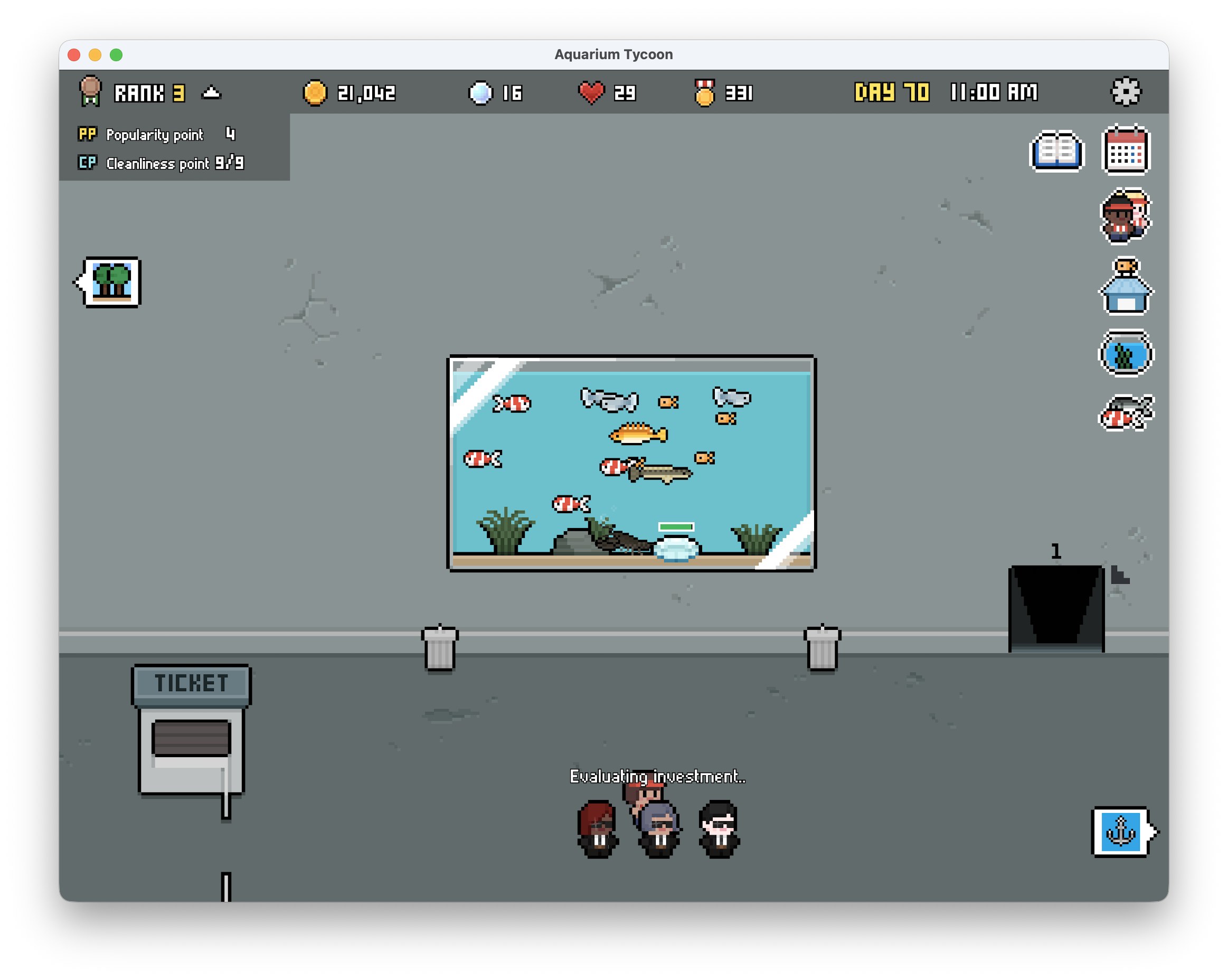
Task: Open the calendar icon
Action: 1126,150
